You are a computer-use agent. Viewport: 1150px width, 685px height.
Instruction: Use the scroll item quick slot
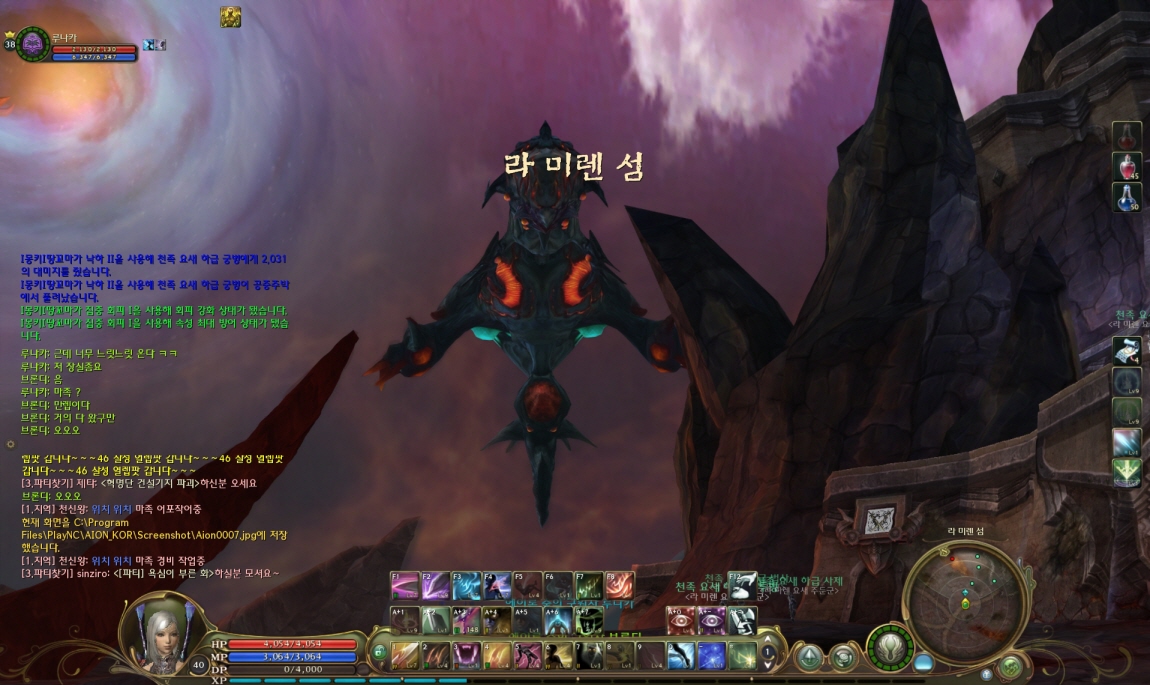click(1127, 350)
